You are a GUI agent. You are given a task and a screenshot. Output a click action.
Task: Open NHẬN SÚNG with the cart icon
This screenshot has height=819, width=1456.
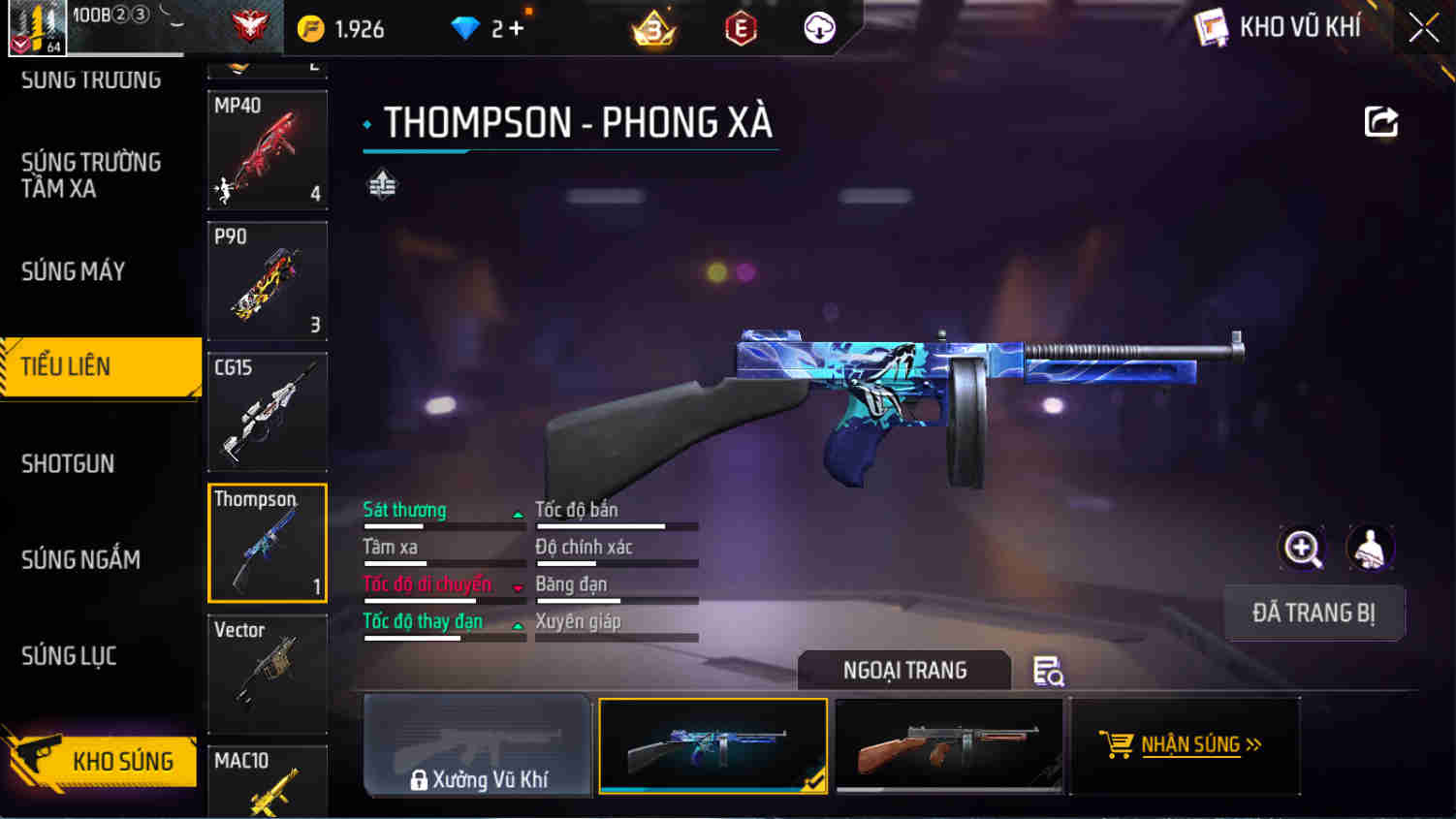pyautogui.click(x=1185, y=745)
